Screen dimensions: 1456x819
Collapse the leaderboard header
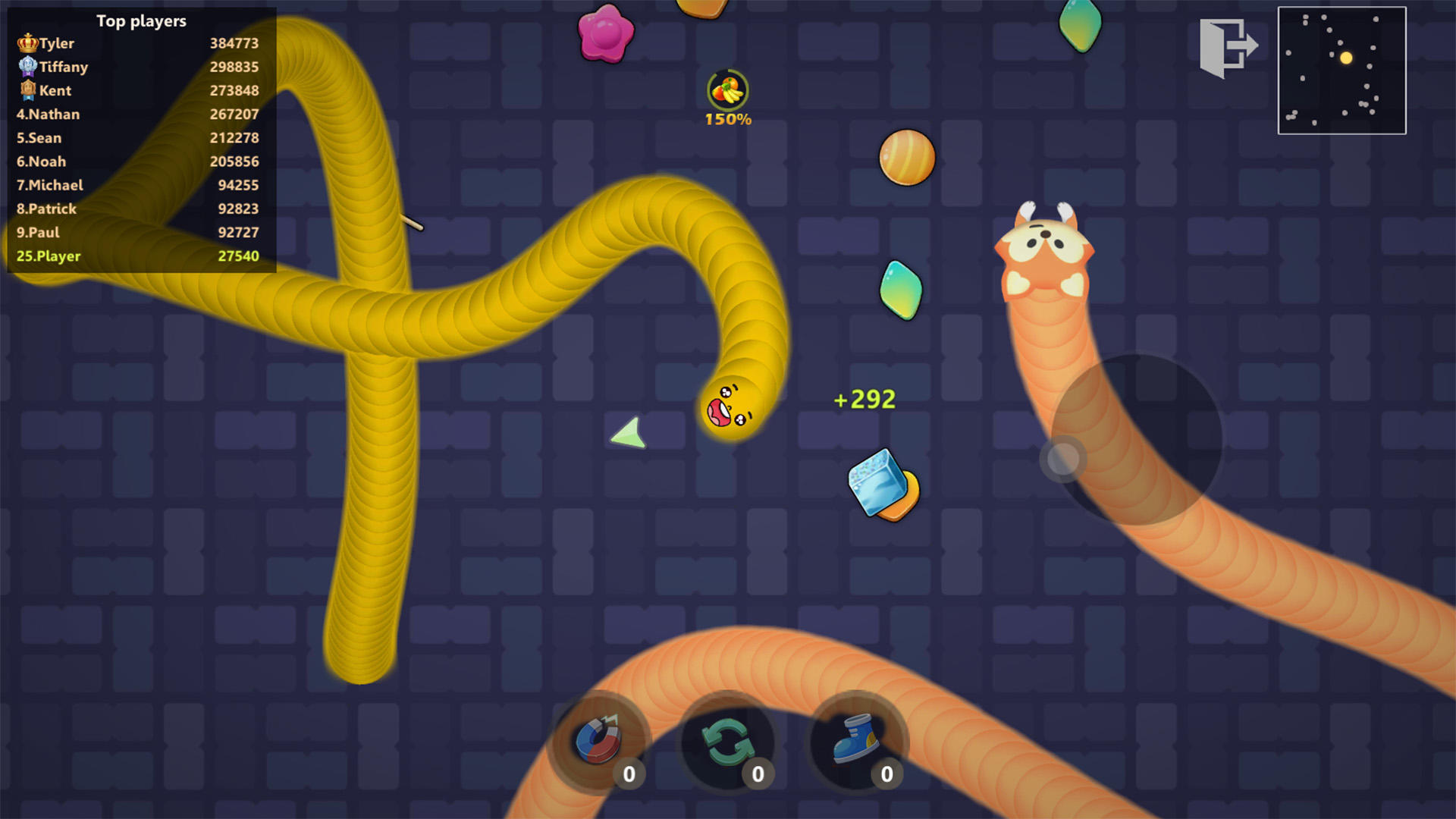(140, 21)
